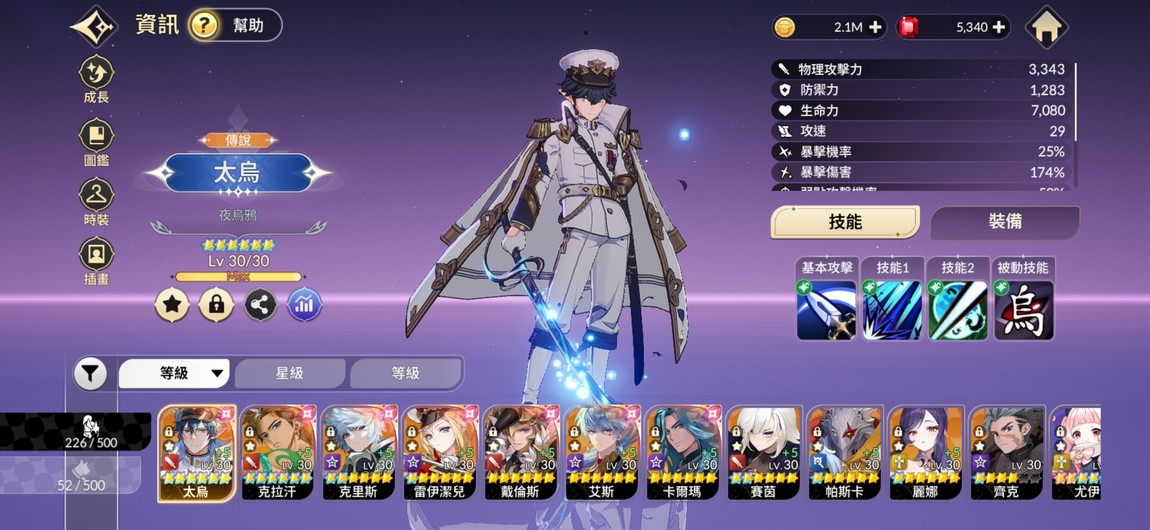The width and height of the screenshot is (1150, 530).
Task: Open the hero filter funnel
Action: point(90,374)
